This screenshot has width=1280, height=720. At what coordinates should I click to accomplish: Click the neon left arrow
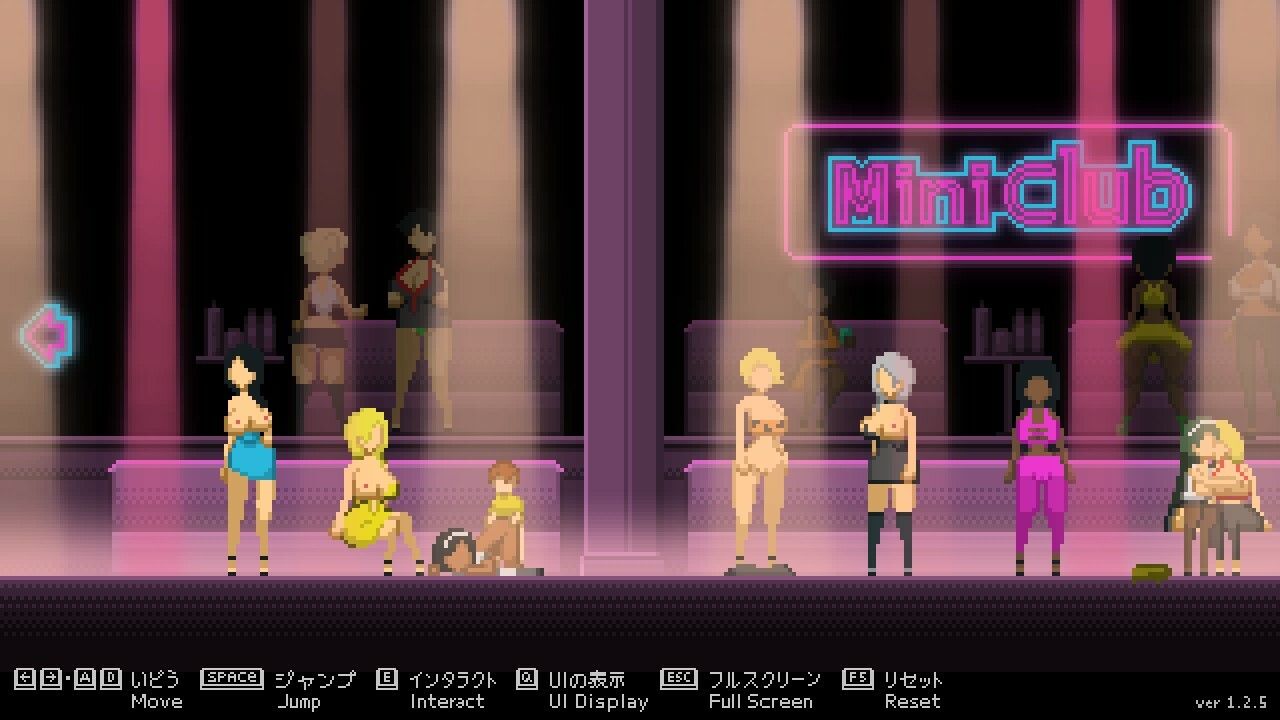47,334
